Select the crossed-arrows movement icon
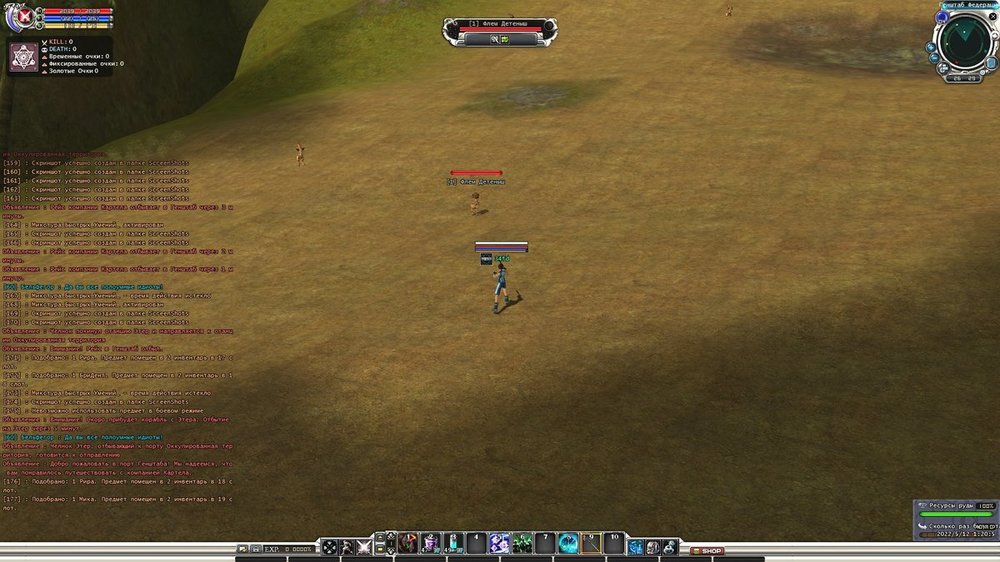1000x562 pixels. click(x=329, y=547)
